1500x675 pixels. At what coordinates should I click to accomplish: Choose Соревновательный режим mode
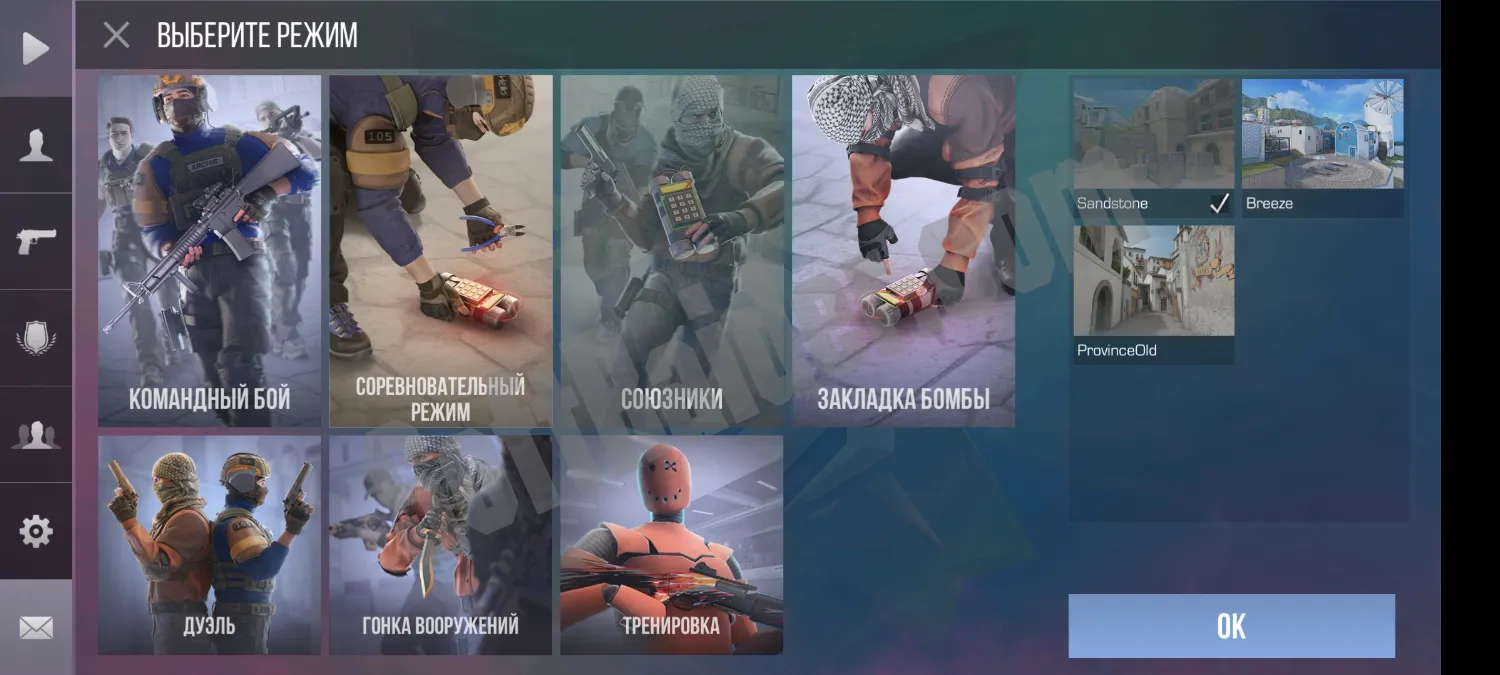[440, 250]
